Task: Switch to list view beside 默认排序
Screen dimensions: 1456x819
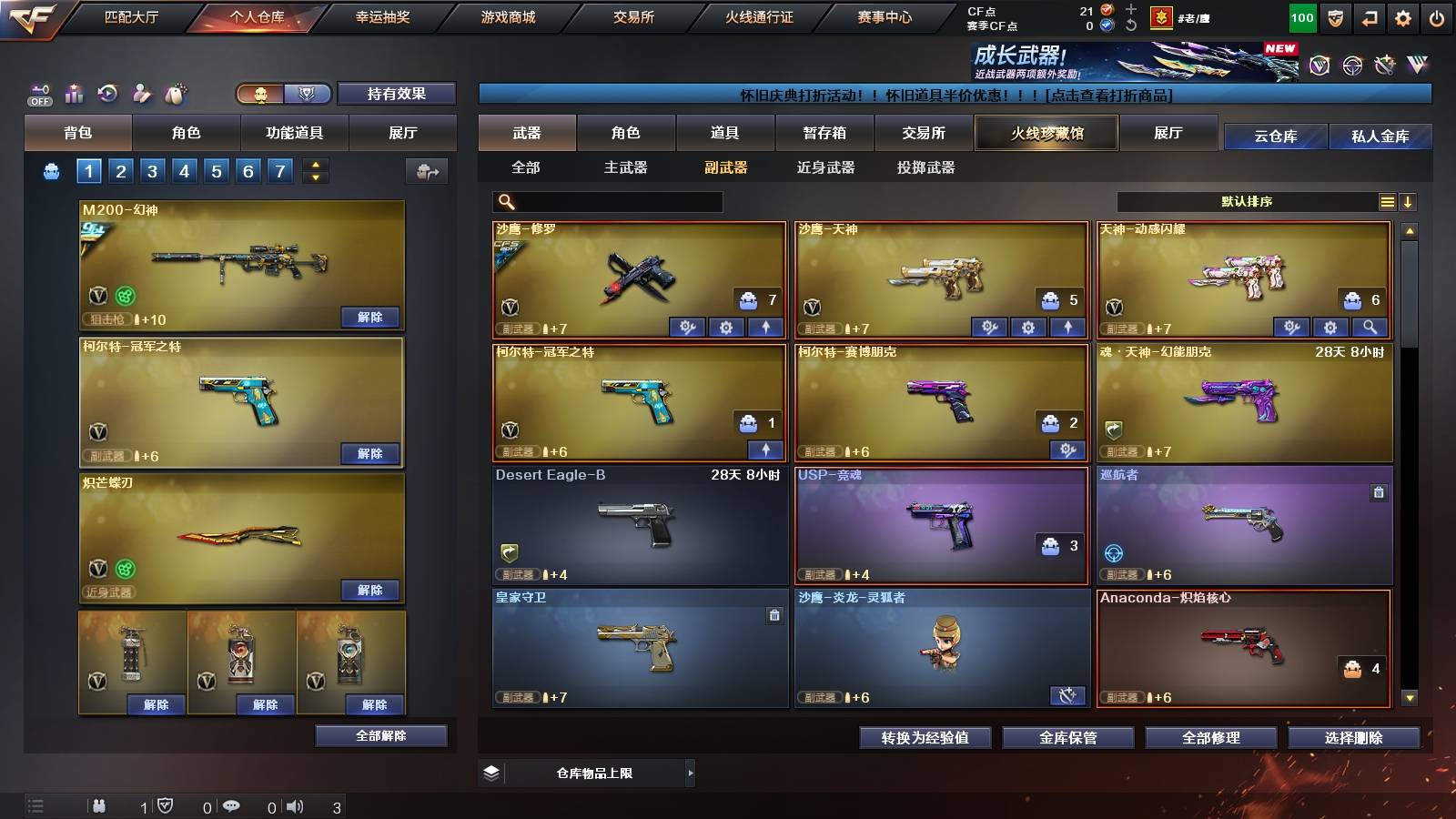Action: coord(1387,201)
